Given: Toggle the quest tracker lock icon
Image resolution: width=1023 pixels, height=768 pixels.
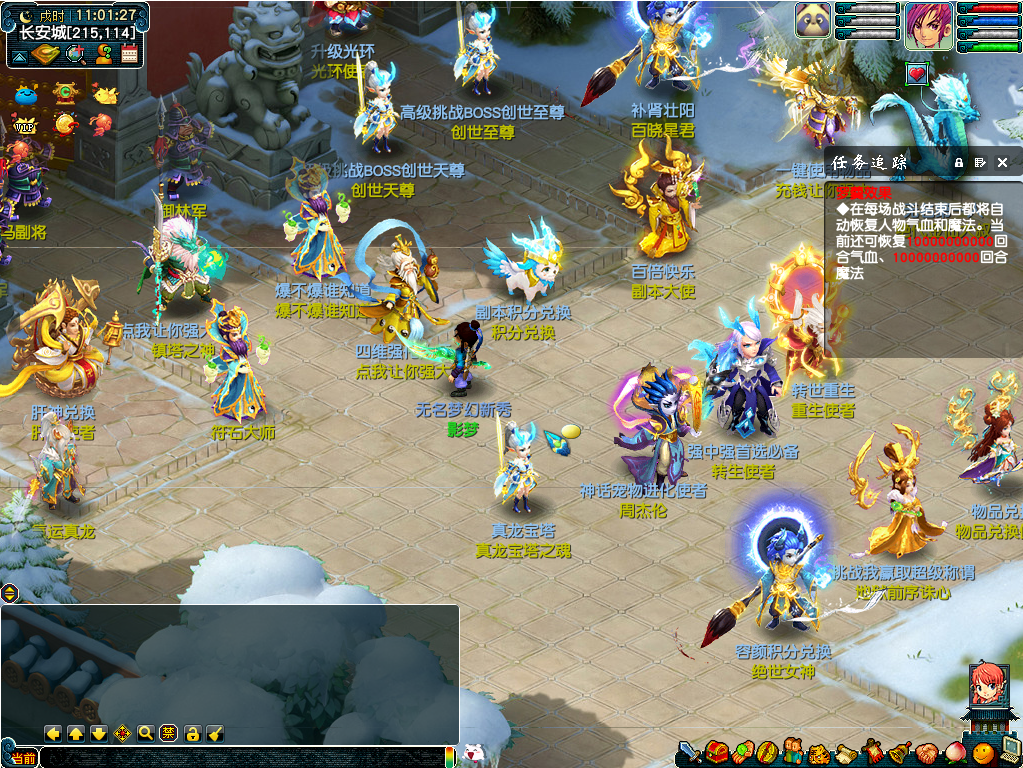Looking at the screenshot, I should point(958,162).
